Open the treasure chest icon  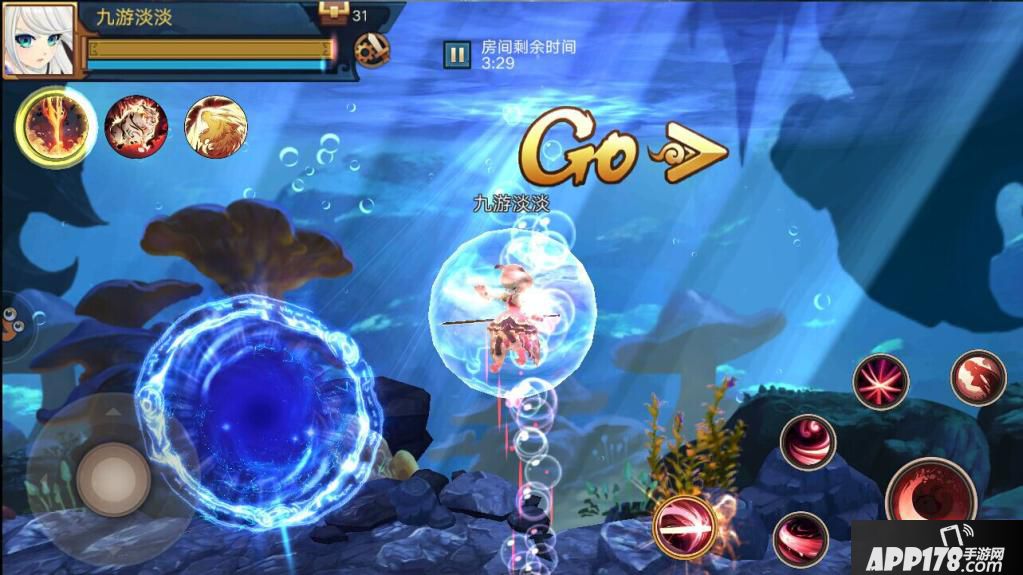(333, 14)
